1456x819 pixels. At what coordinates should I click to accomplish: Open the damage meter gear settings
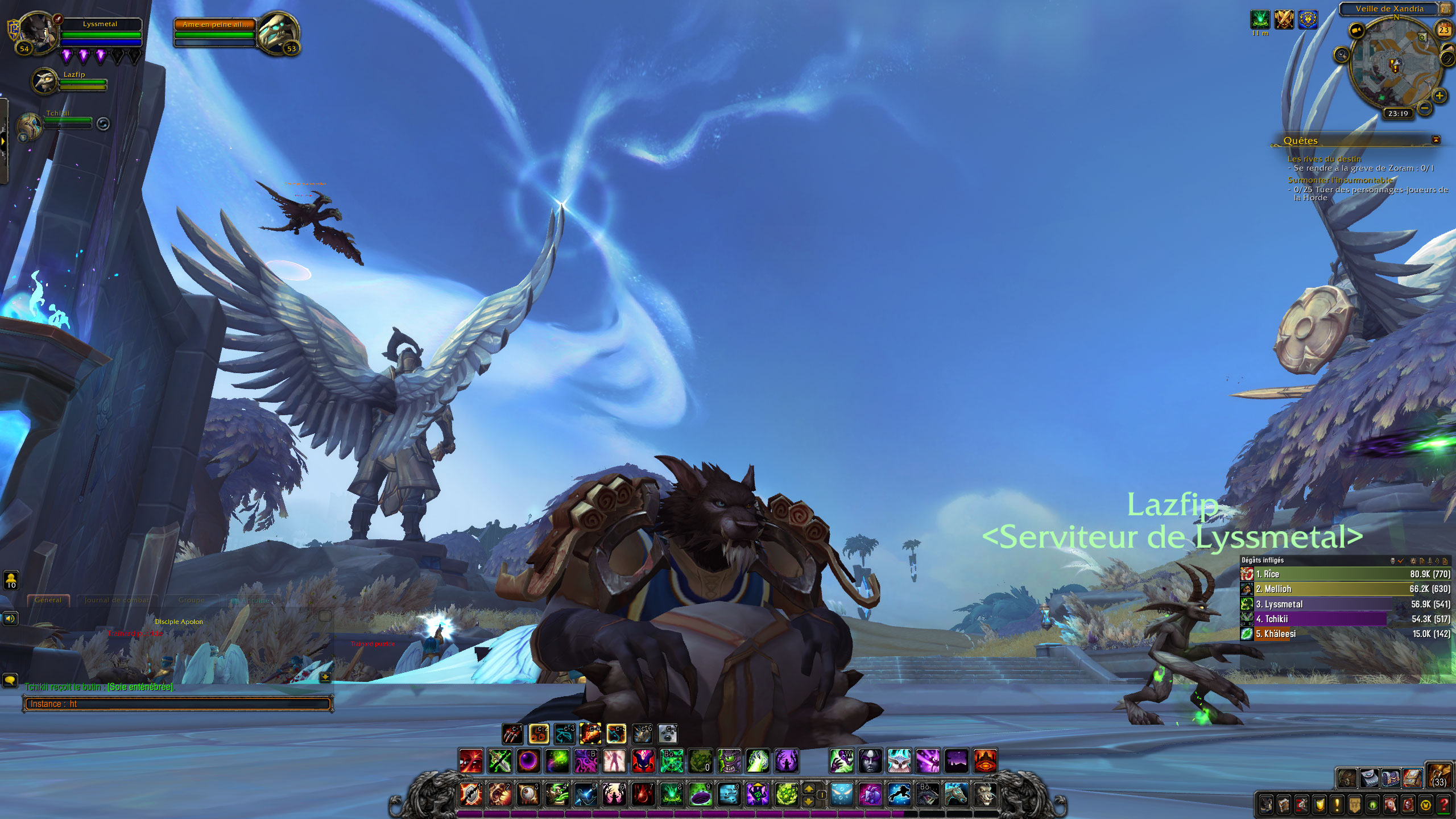click(x=1413, y=561)
